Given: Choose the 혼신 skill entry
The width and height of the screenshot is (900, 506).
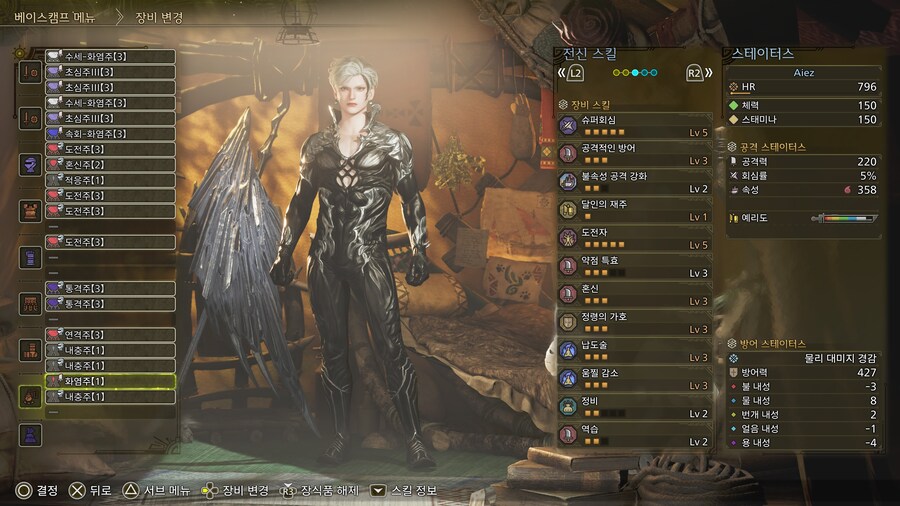Looking at the screenshot, I should click(x=634, y=294).
